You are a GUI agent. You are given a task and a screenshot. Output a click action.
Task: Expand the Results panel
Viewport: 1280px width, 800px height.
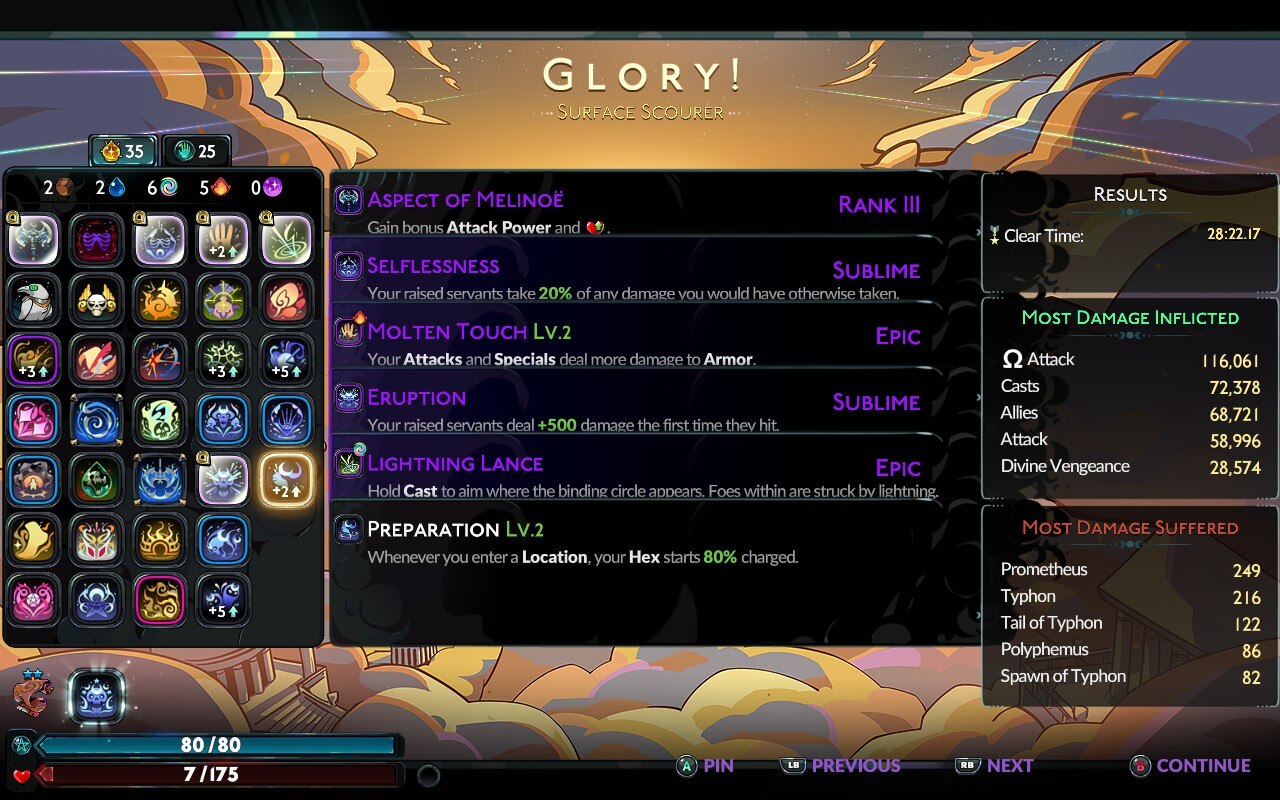[1129, 194]
